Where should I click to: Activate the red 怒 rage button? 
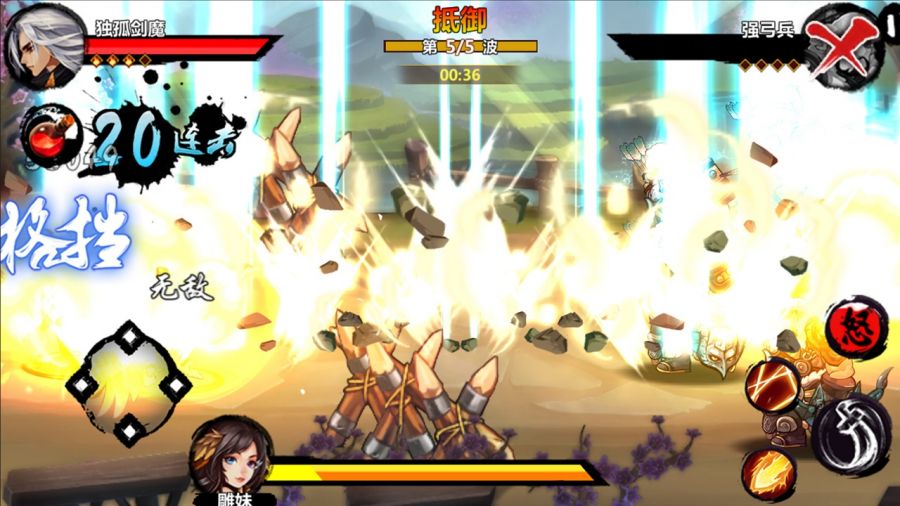[x=857, y=325]
